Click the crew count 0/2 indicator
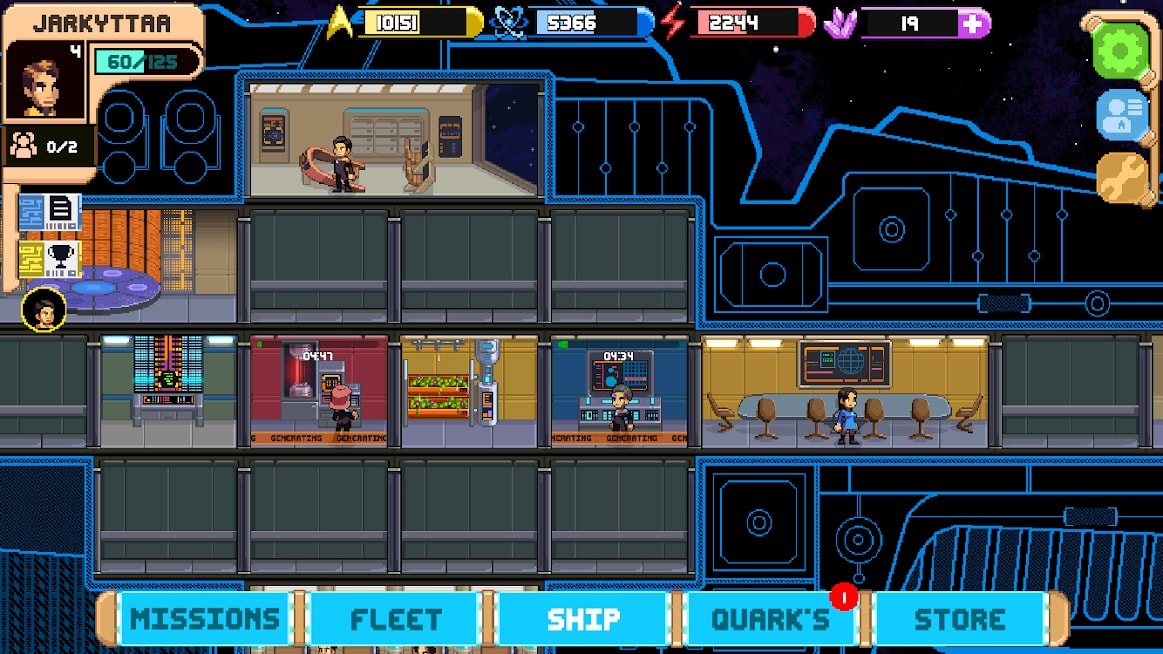This screenshot has height=654, width=1163. pos(46,146)
